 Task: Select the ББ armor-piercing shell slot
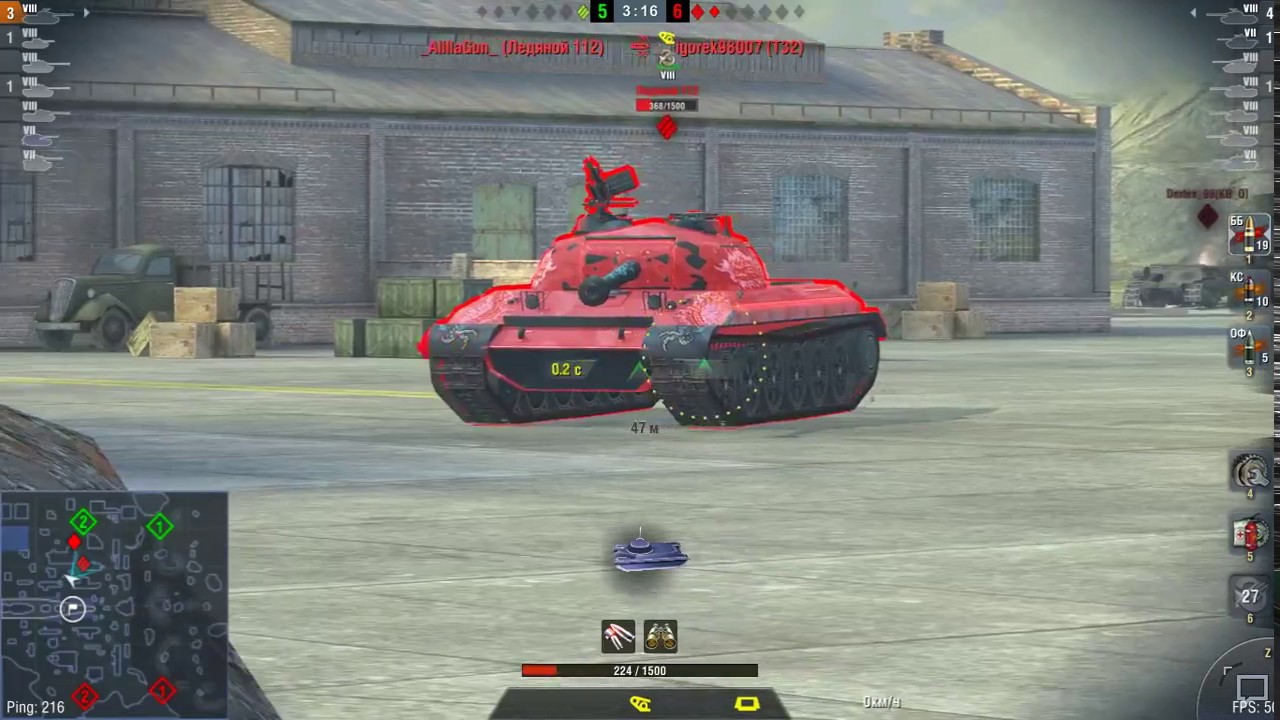click(1250, 235)
